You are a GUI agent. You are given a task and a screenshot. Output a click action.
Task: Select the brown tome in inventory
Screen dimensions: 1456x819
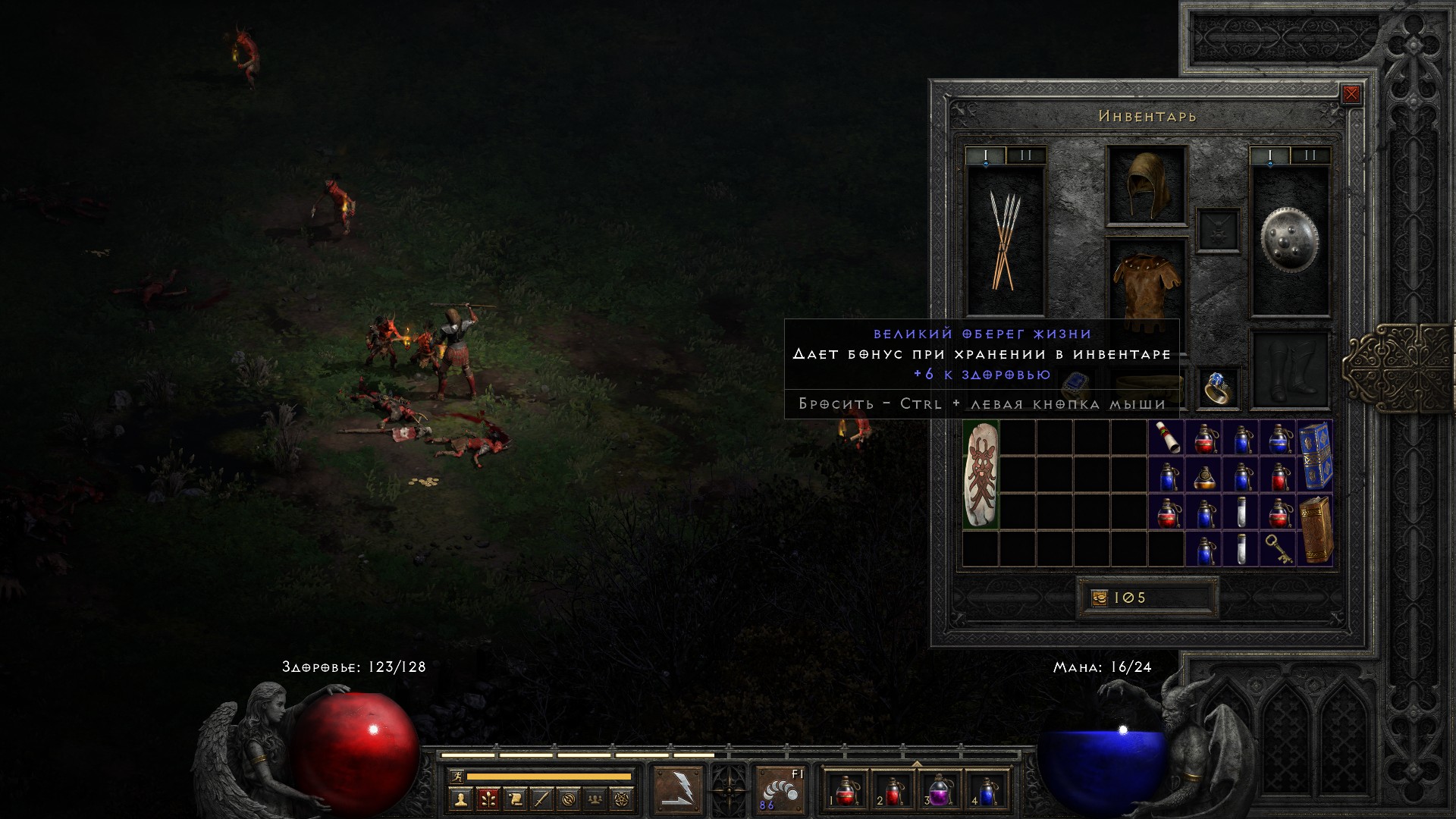pyautogui.click(x=1316, y=529)
